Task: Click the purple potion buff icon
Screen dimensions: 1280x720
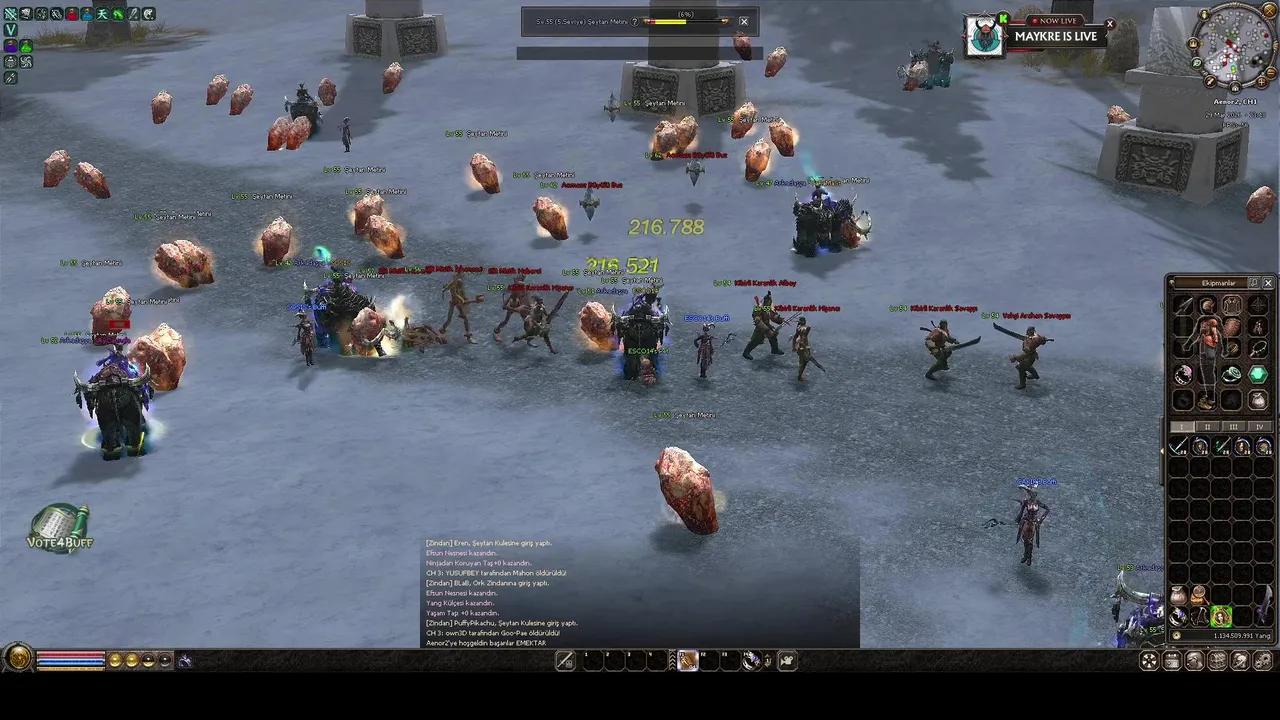Action: coord(10,46)
